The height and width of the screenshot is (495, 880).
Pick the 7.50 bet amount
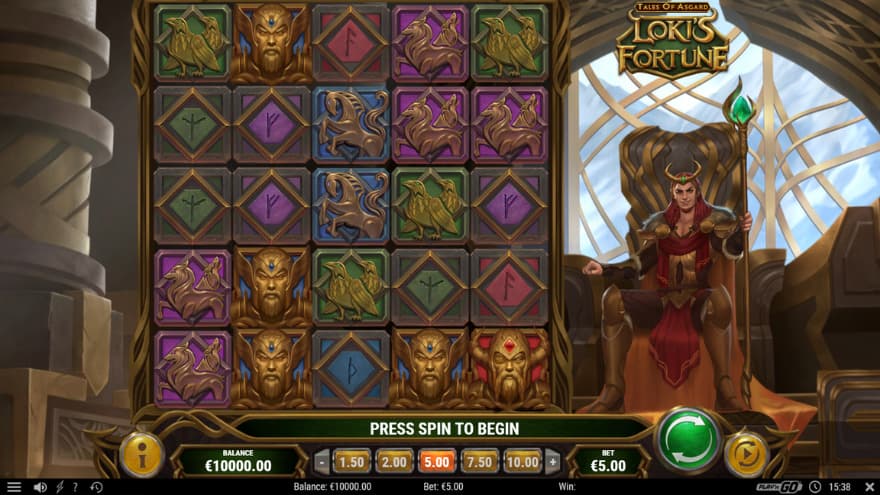point(480,461)
